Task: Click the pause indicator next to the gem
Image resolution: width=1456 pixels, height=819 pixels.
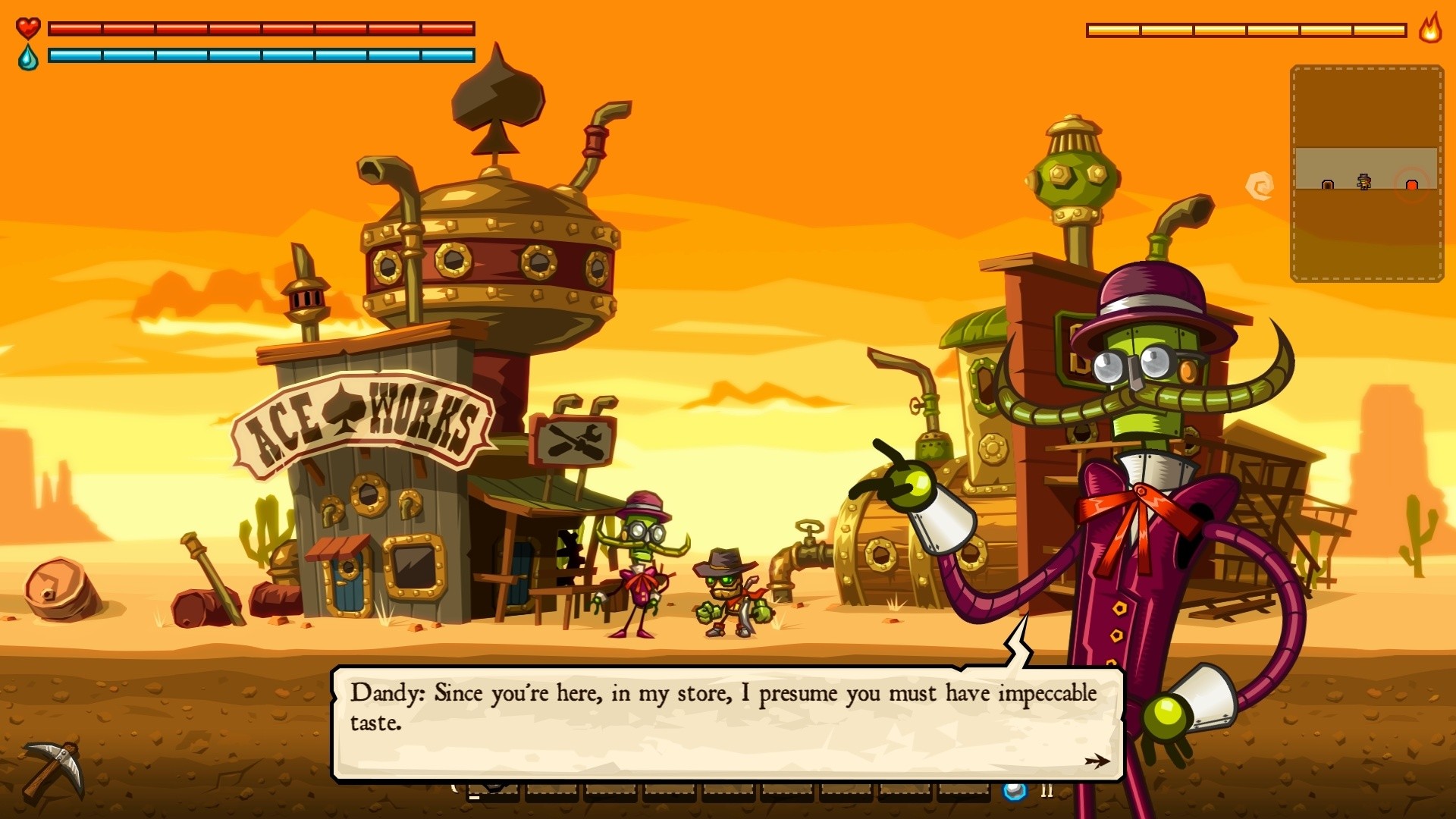Action: pos(1049,790)
